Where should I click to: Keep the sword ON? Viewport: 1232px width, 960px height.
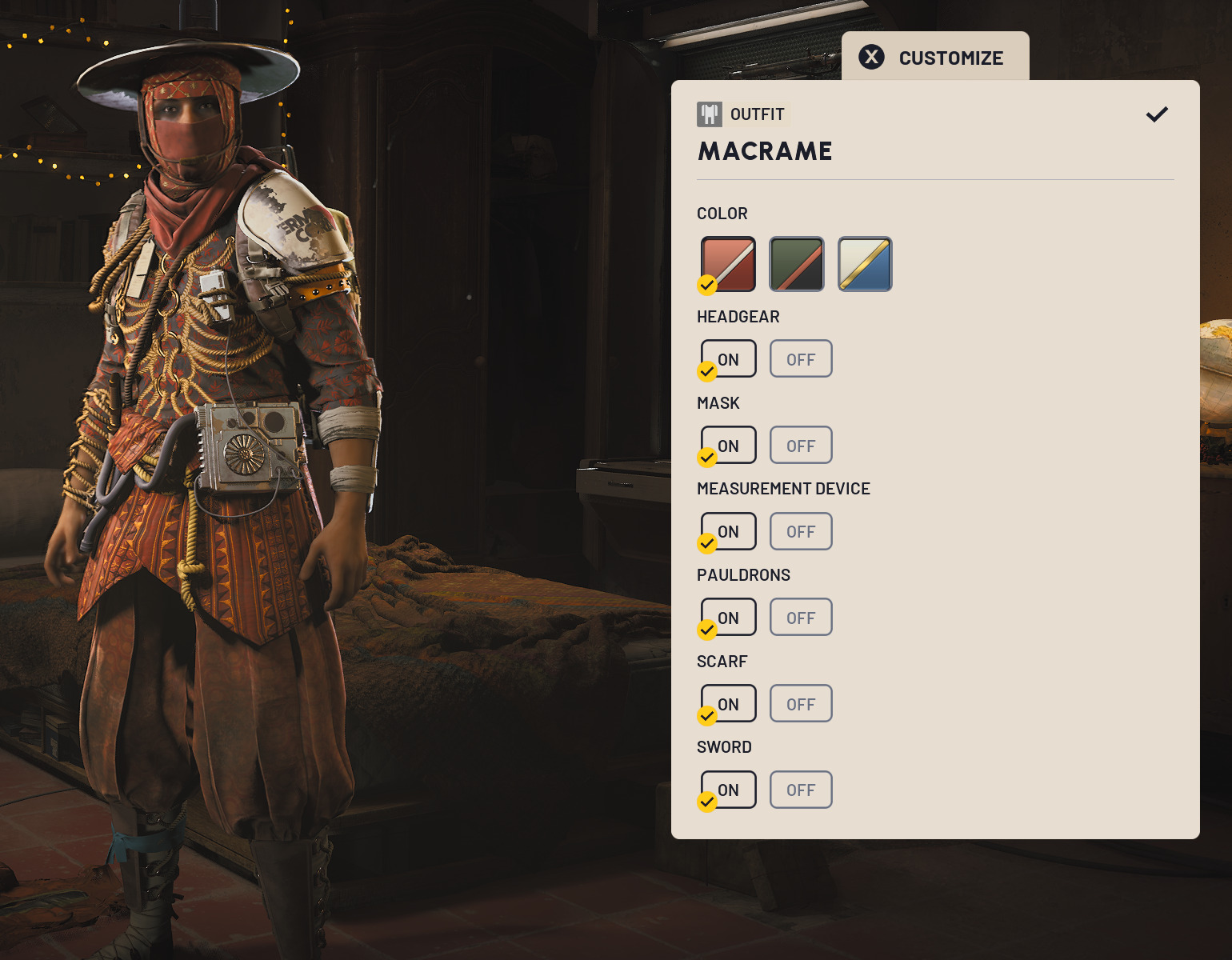(729, 790)
